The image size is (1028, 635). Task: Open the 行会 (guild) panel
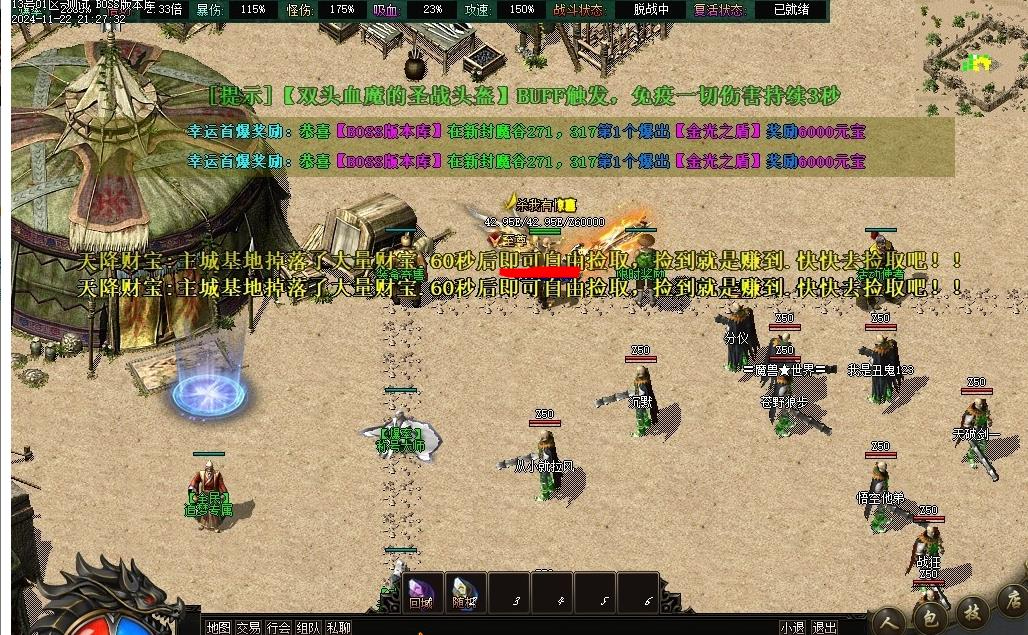point(279,627)
